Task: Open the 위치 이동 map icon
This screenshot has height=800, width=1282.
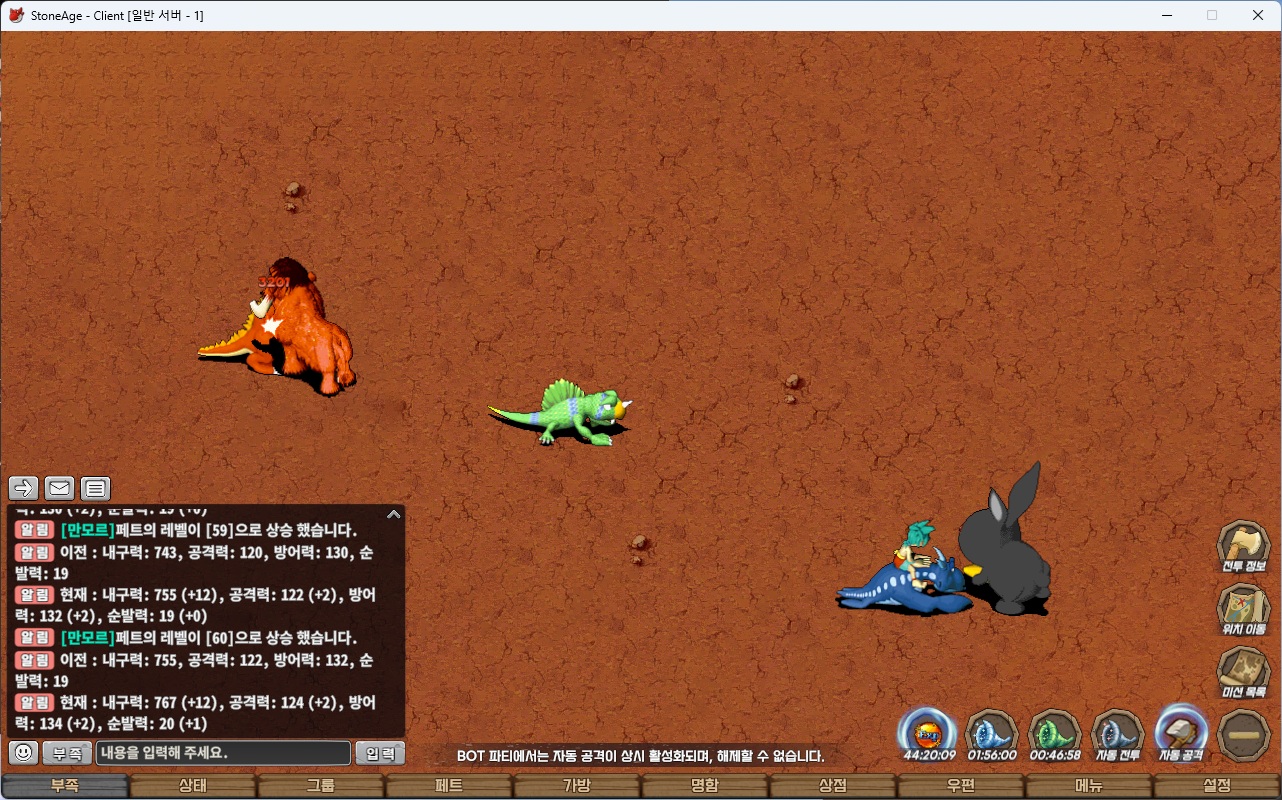Action: tap(1244, 609)
